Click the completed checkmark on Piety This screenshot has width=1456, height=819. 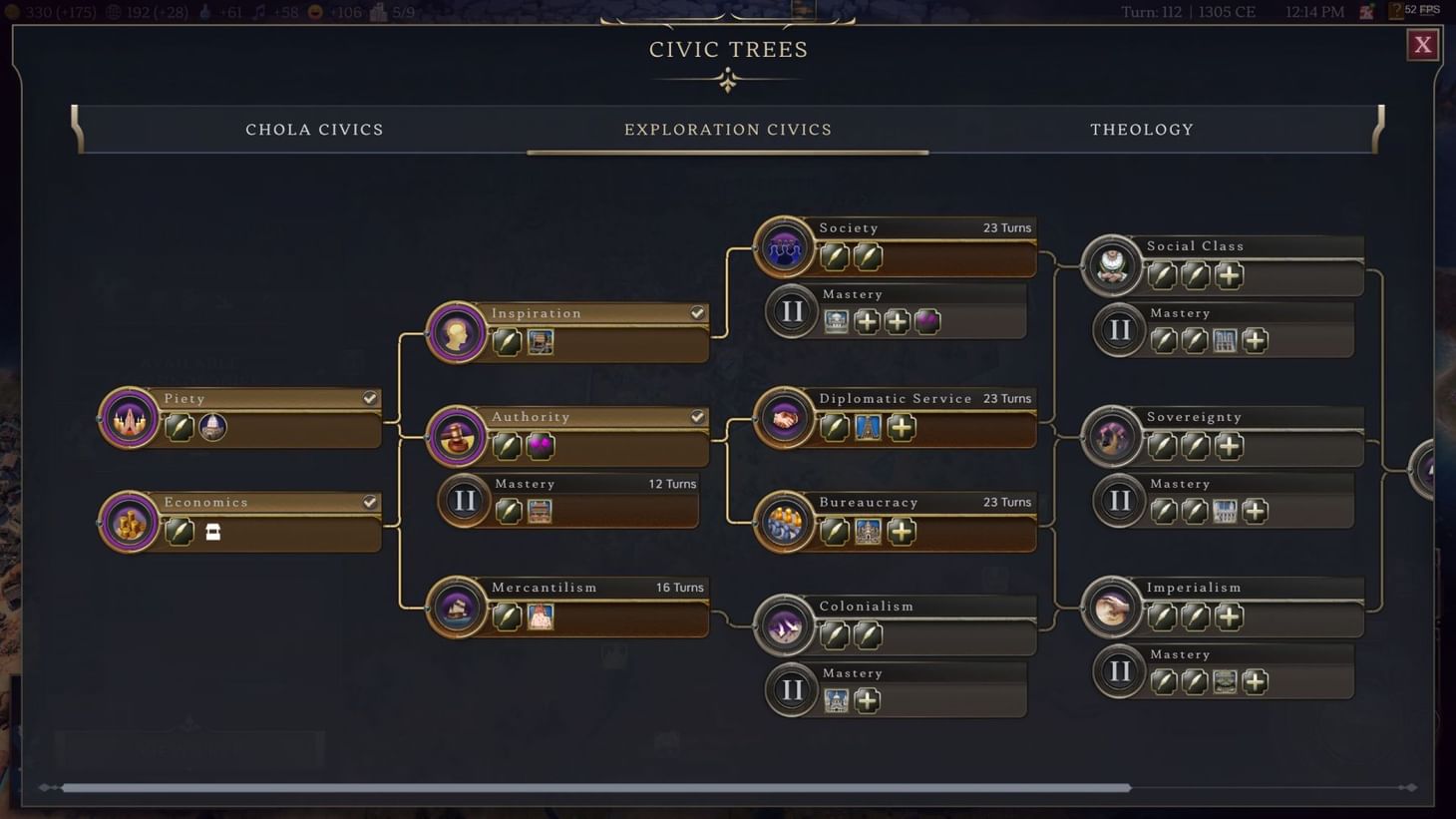370,397
